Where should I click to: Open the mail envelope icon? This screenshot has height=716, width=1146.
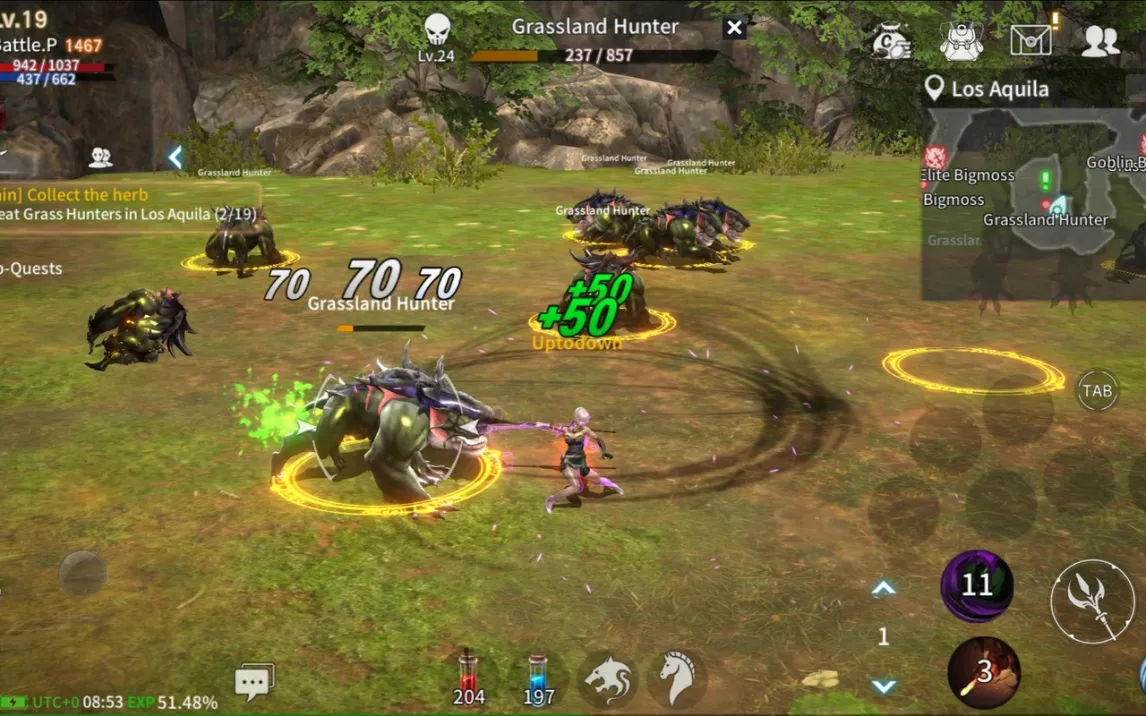(x=1031, y=40)
